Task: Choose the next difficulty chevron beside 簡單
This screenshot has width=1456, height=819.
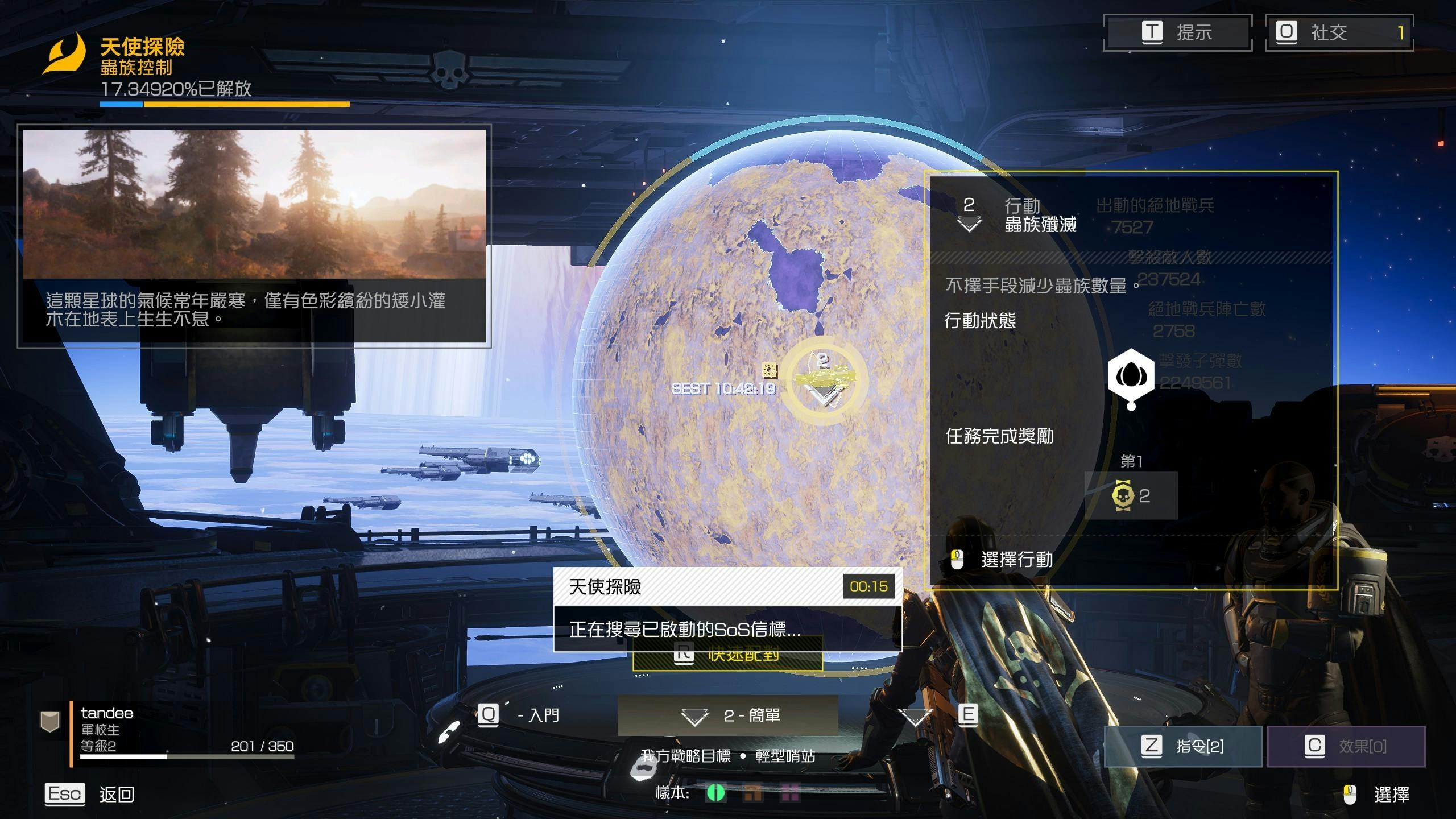Action: [x=916, y=717]
